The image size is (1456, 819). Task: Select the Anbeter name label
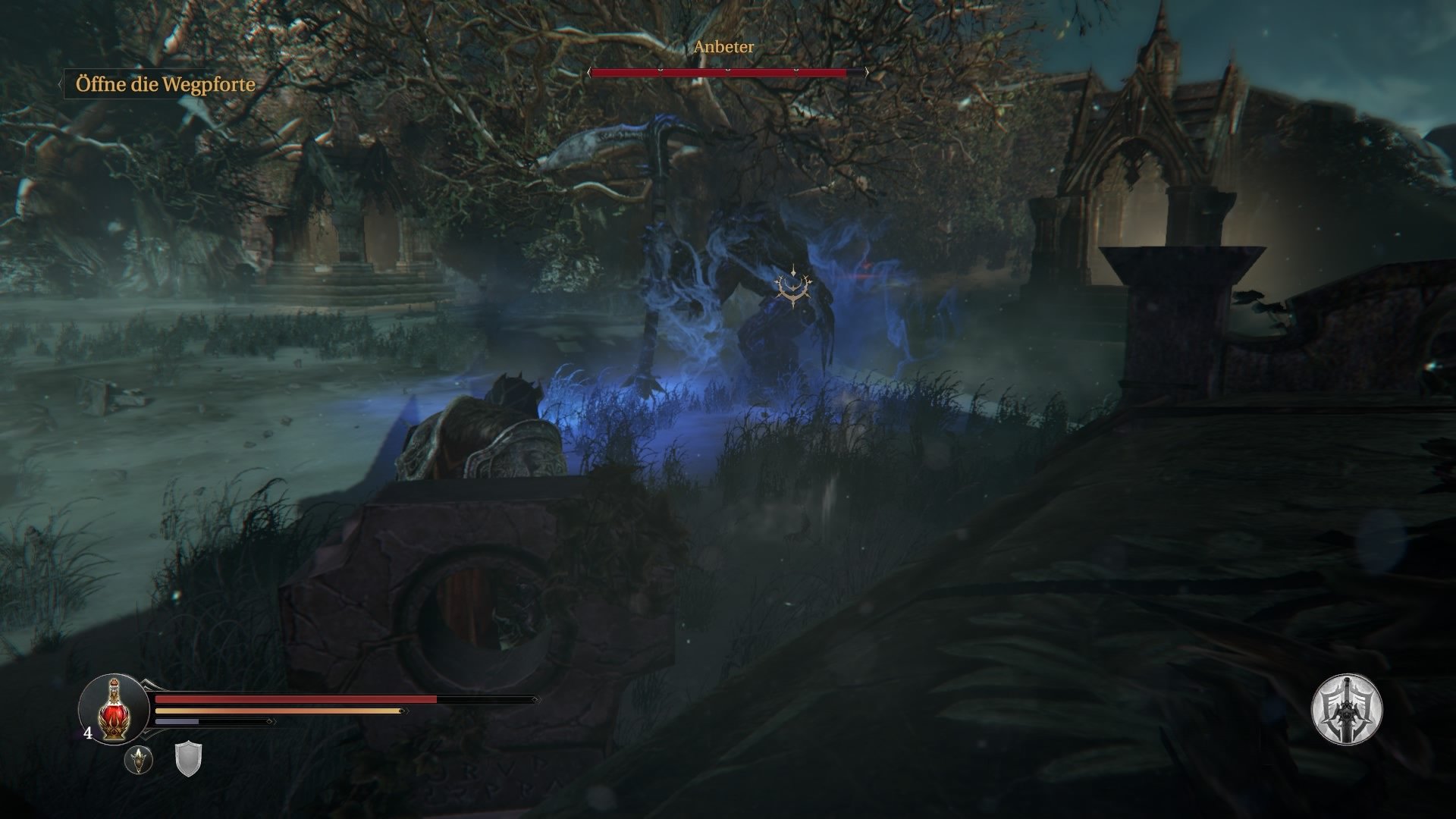723,48
